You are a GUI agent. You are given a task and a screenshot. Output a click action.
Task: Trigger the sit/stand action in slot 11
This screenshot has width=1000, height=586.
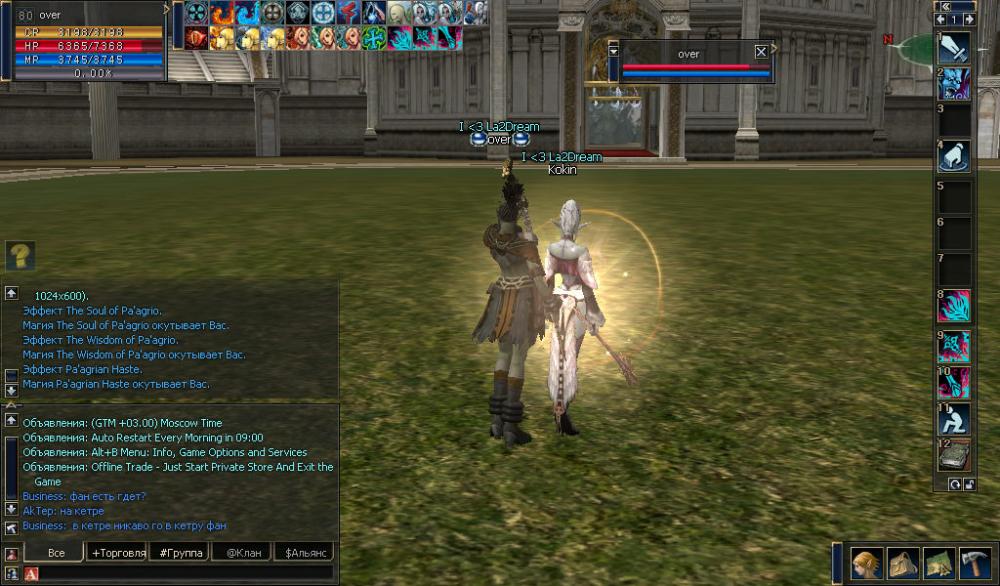(955, 418)
